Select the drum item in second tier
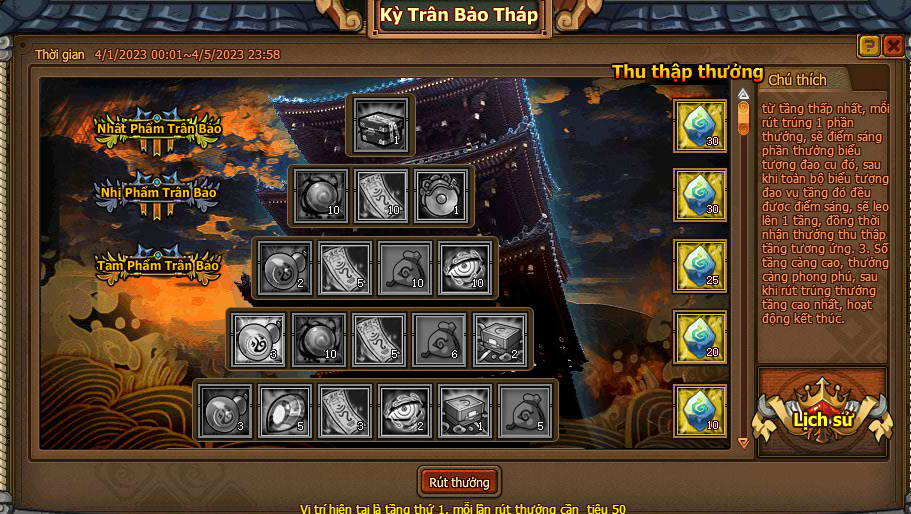911x514 pixels. pos(441,195)
